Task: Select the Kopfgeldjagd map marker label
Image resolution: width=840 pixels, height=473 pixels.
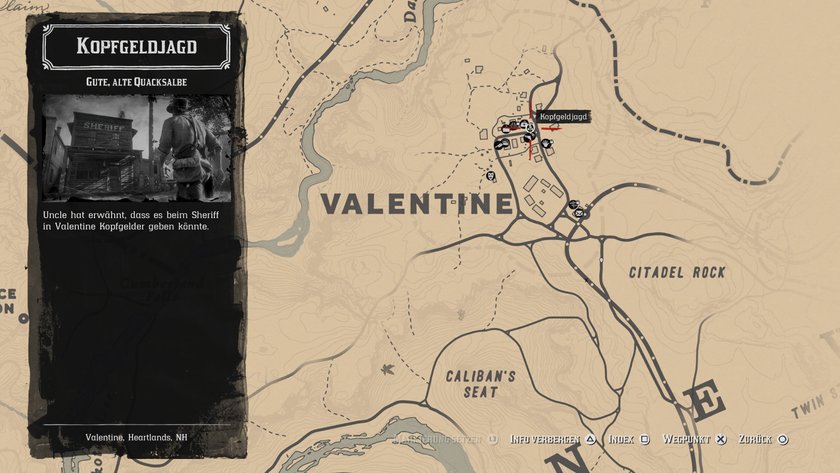Action: click(x=563, y=117)
